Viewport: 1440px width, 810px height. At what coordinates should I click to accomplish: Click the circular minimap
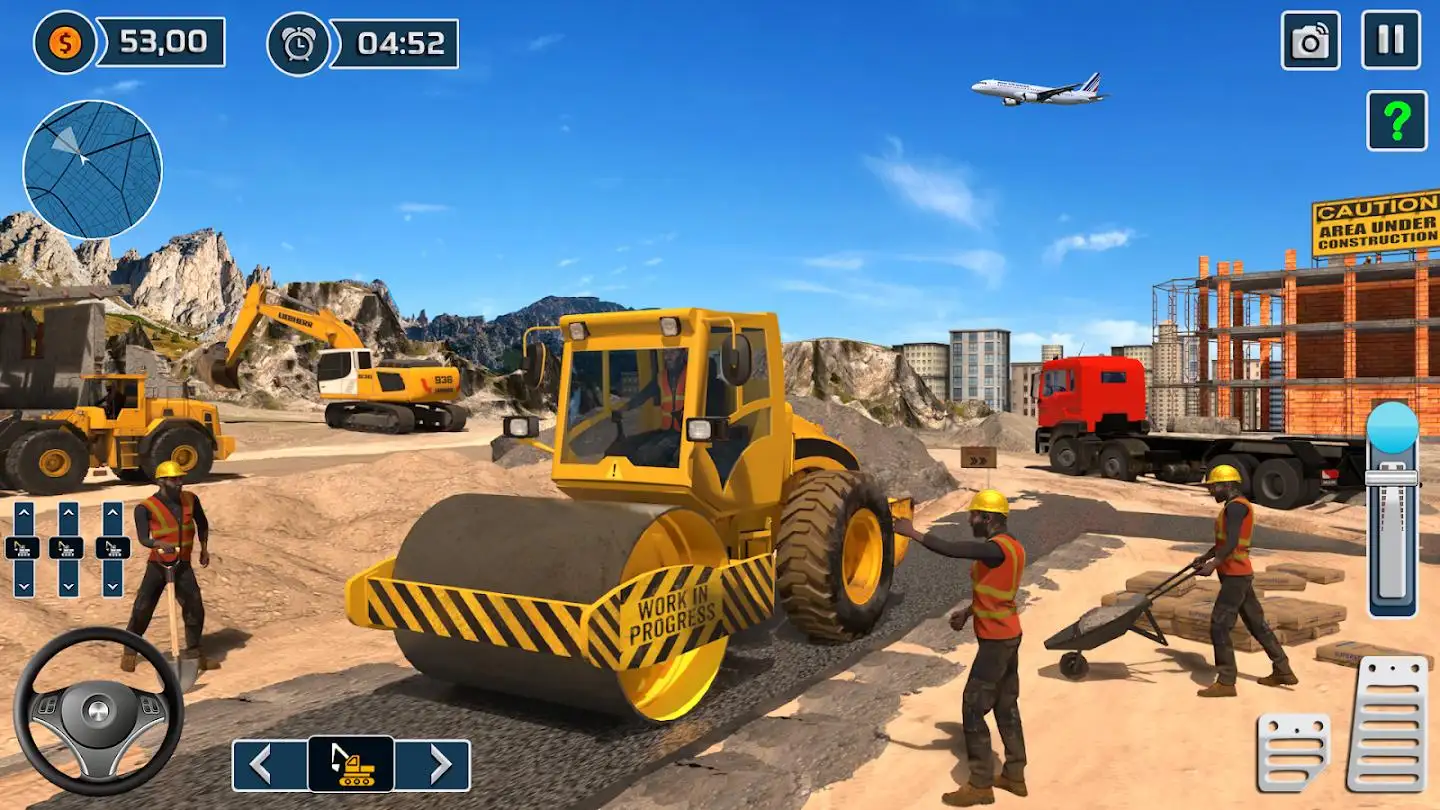[92, 169]
